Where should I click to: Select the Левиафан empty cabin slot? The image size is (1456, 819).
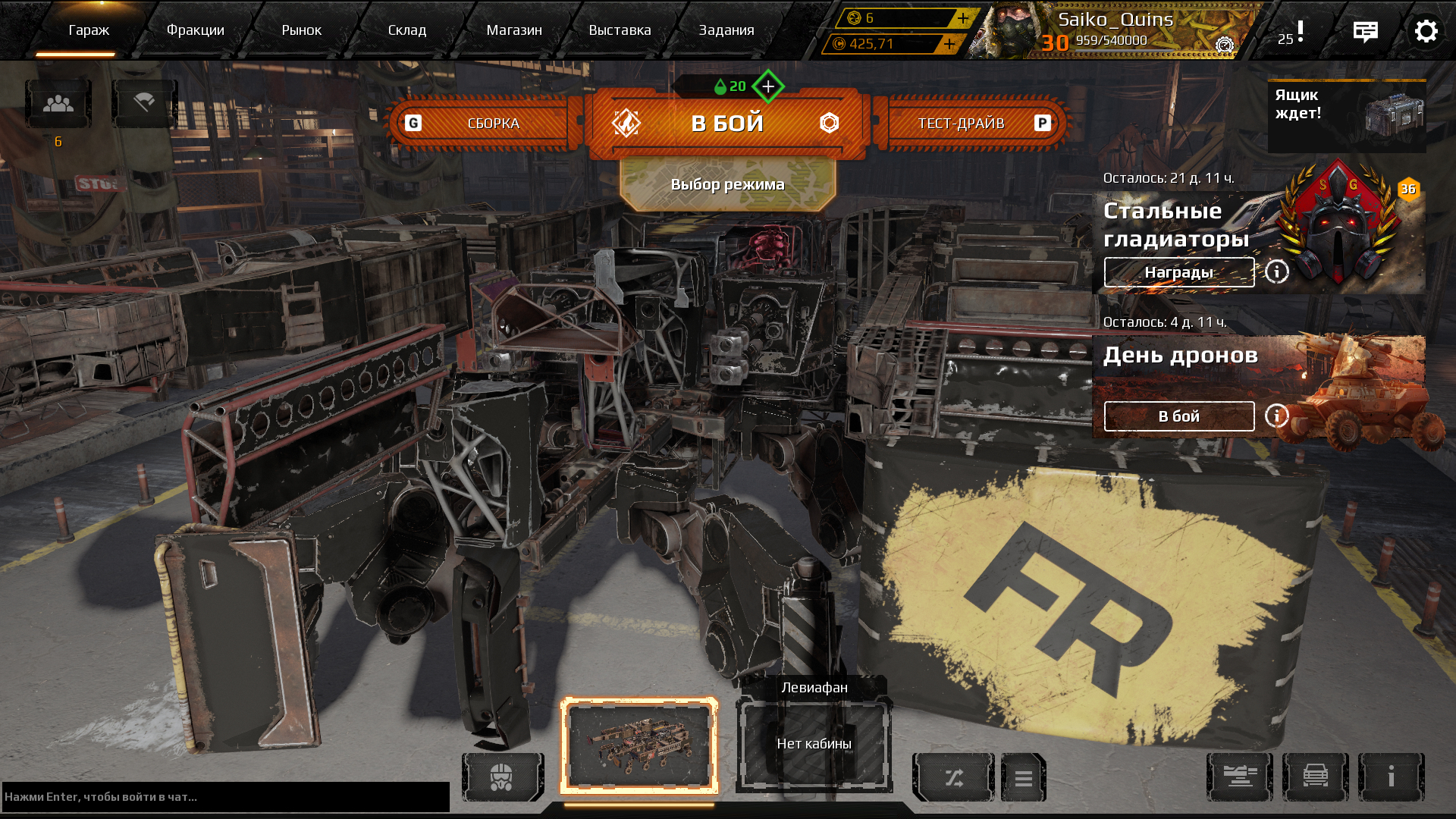[814, 744]
